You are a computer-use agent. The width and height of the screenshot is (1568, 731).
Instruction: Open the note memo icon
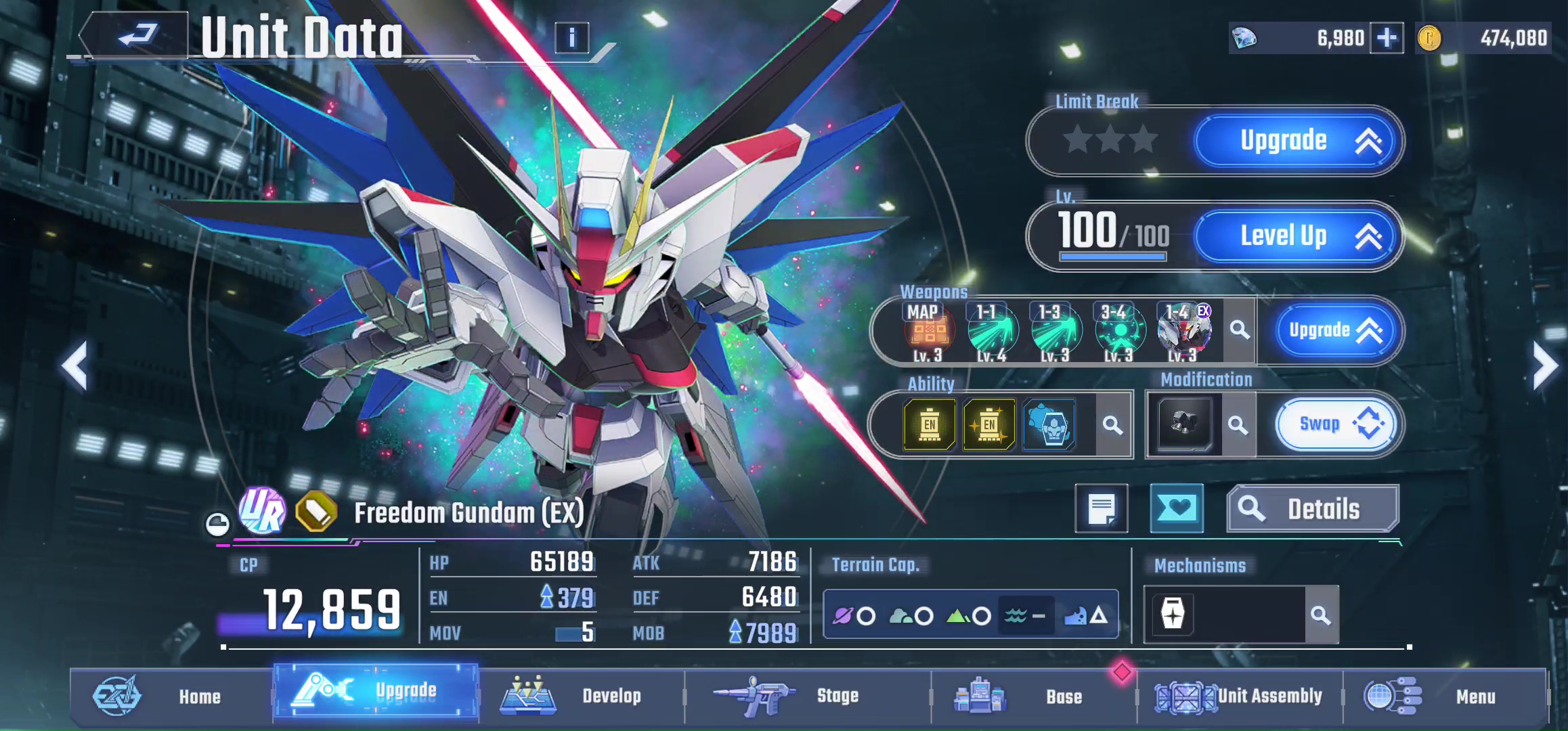1102,508
